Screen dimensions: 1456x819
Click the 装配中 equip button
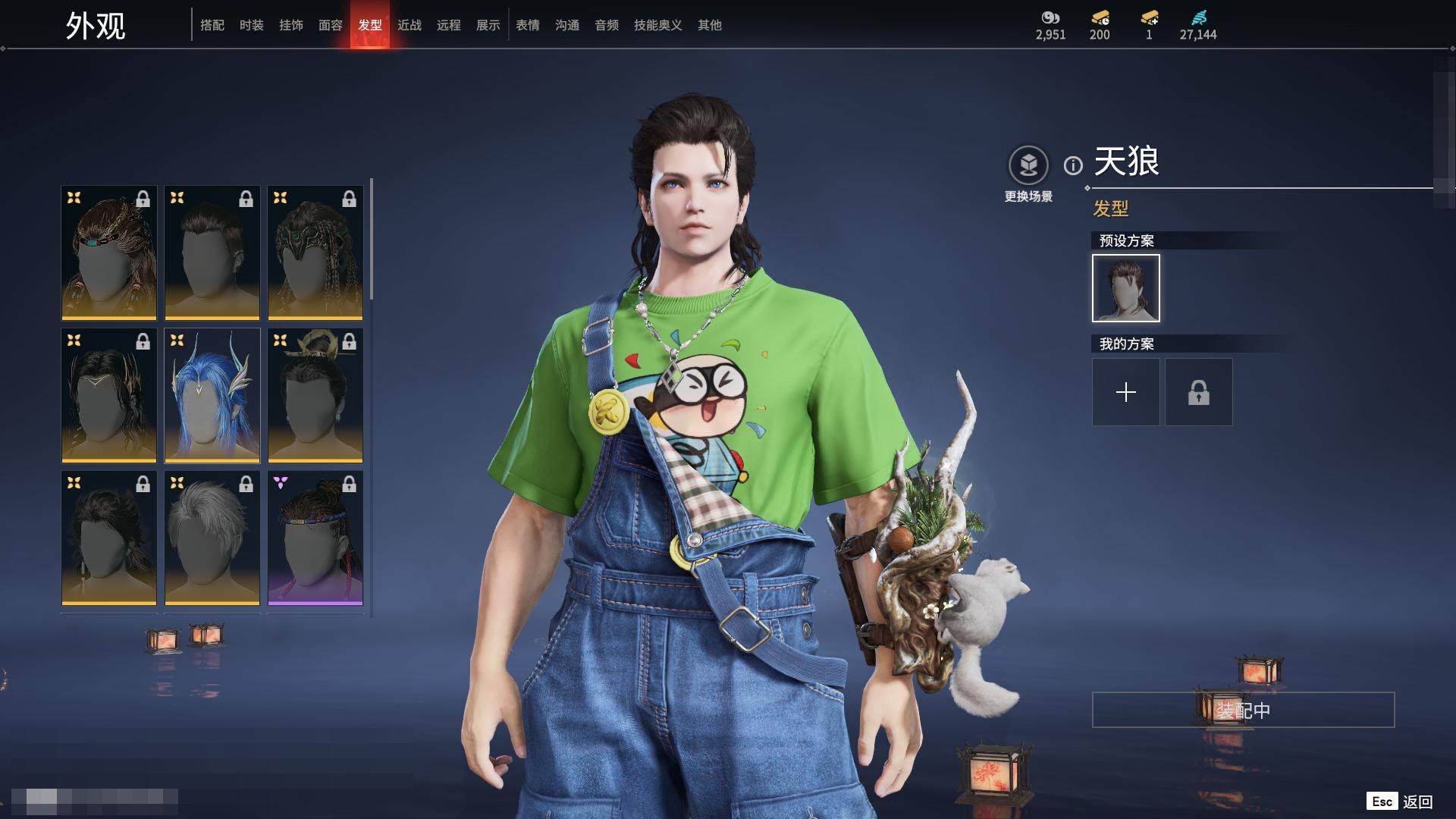click(x=1243, y=710)
